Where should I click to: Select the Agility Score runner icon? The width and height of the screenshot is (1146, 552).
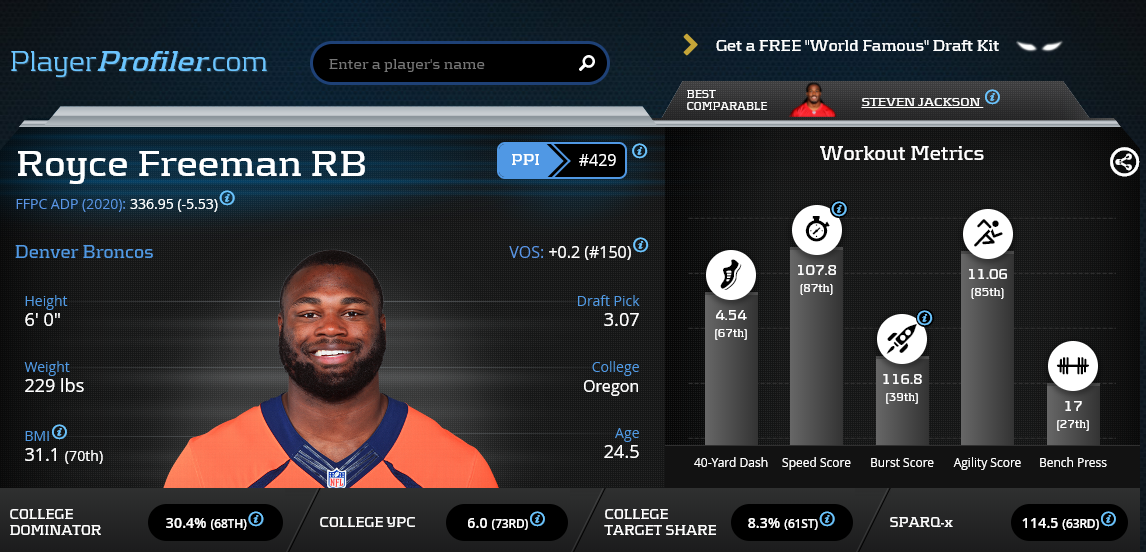pyautogui.click(x=988, y=234)
